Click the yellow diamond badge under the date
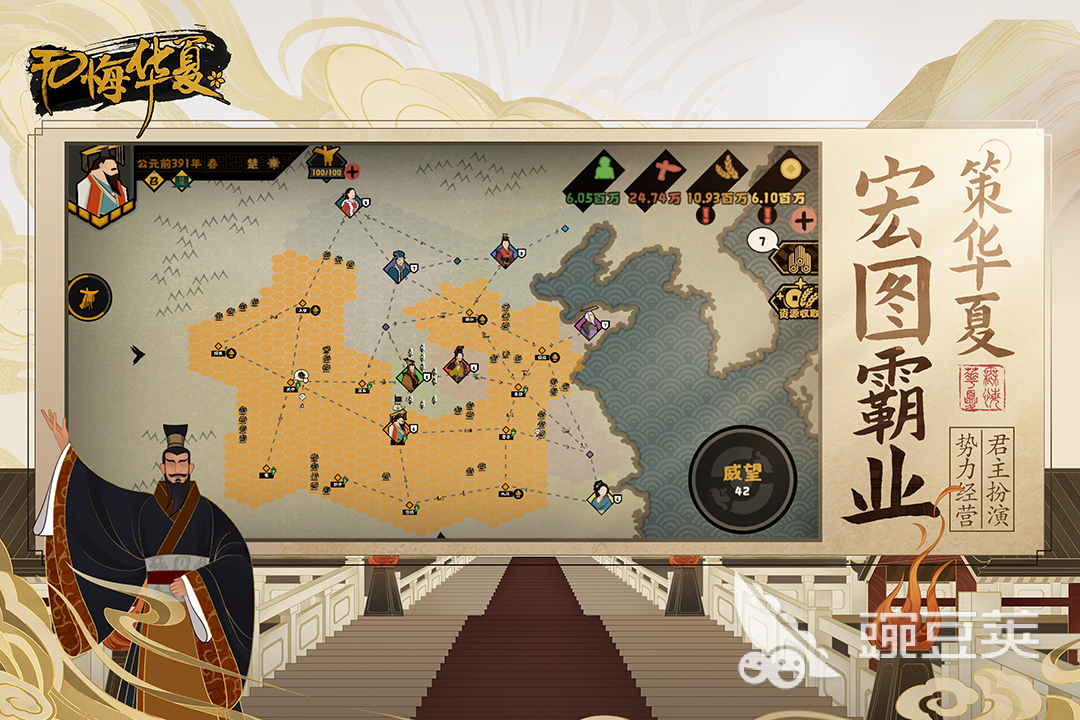 point(155,181)
